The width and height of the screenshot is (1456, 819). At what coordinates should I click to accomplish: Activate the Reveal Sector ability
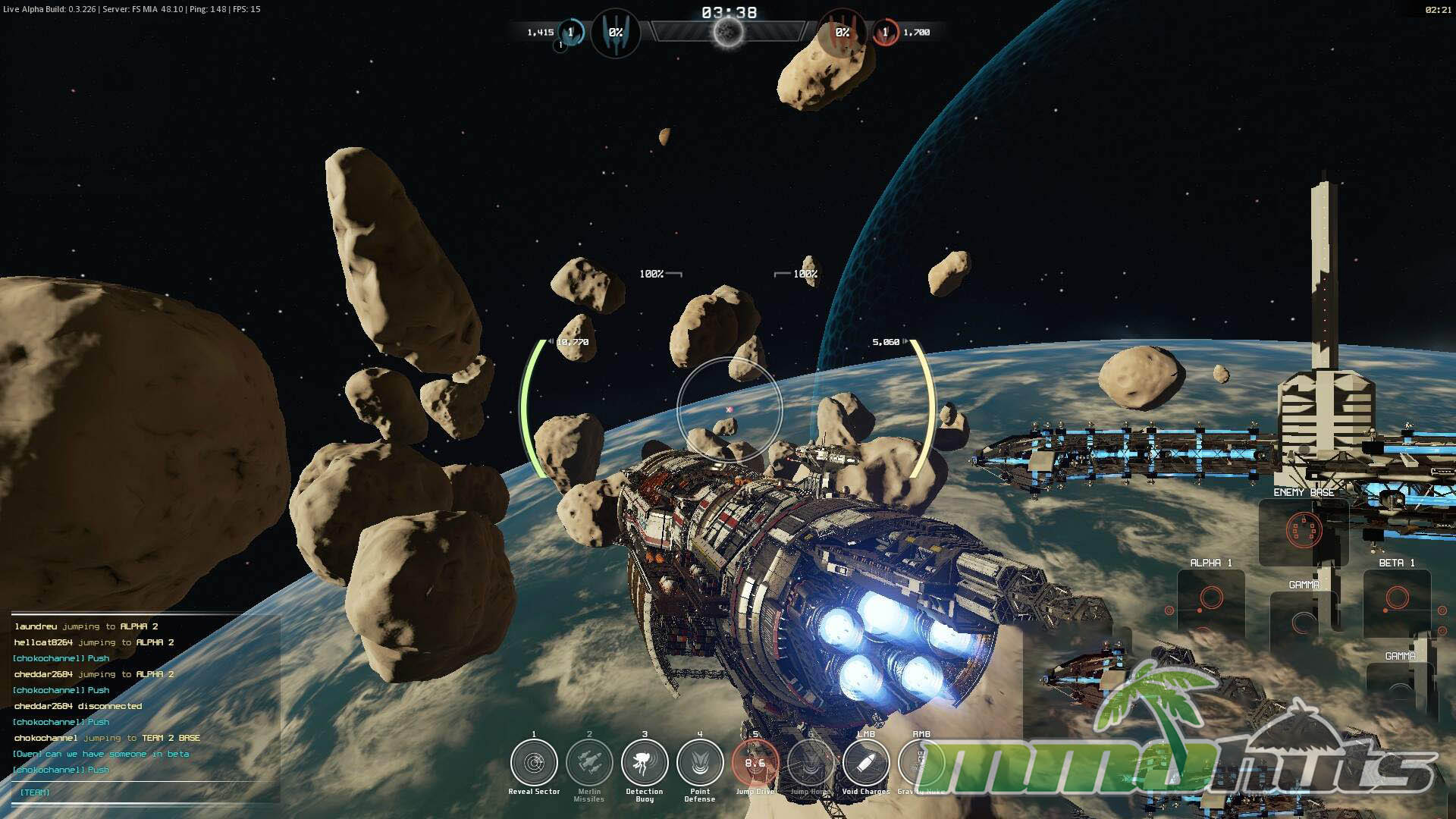(534, 763)
